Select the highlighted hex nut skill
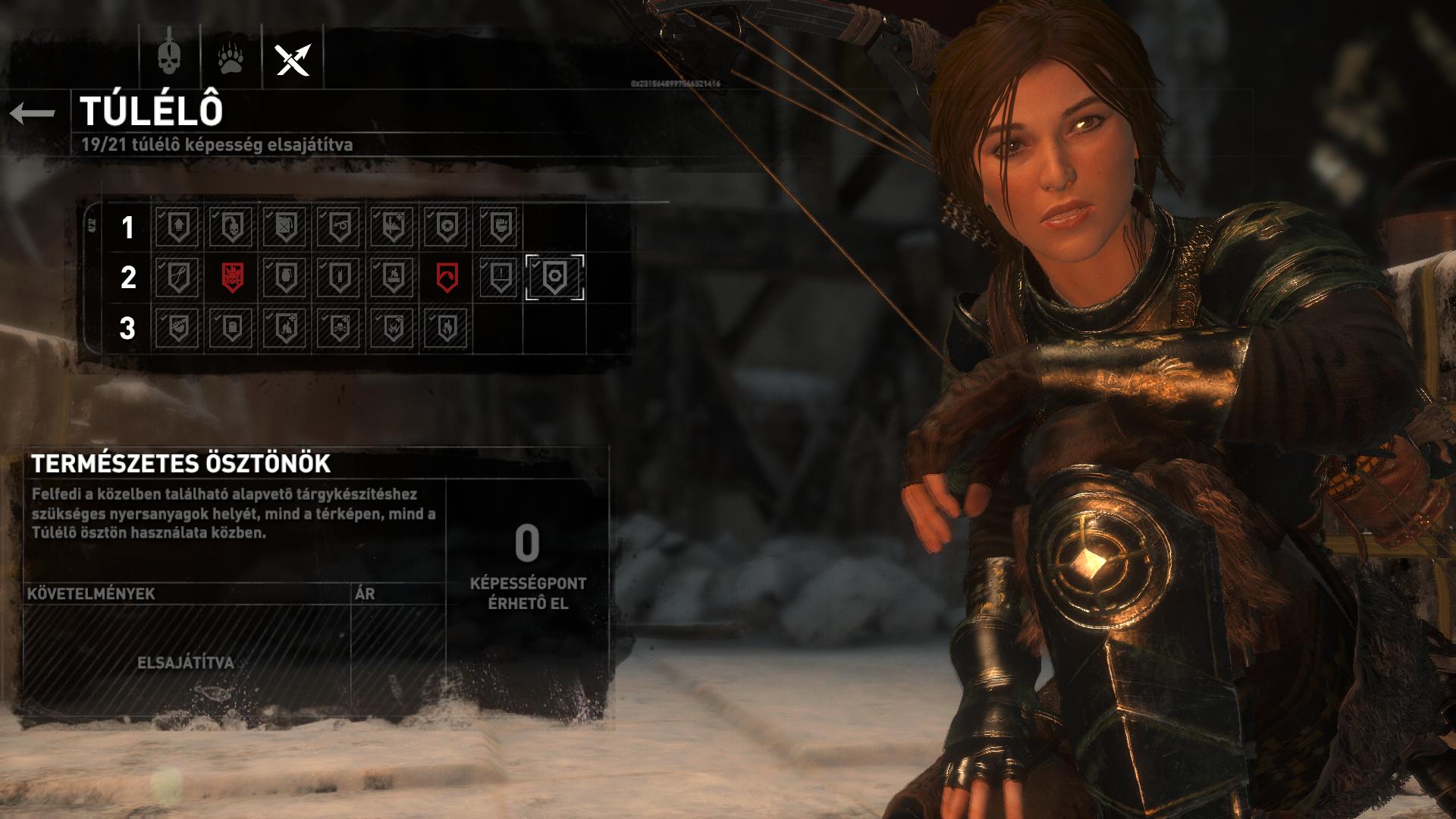 pos(554,278)
